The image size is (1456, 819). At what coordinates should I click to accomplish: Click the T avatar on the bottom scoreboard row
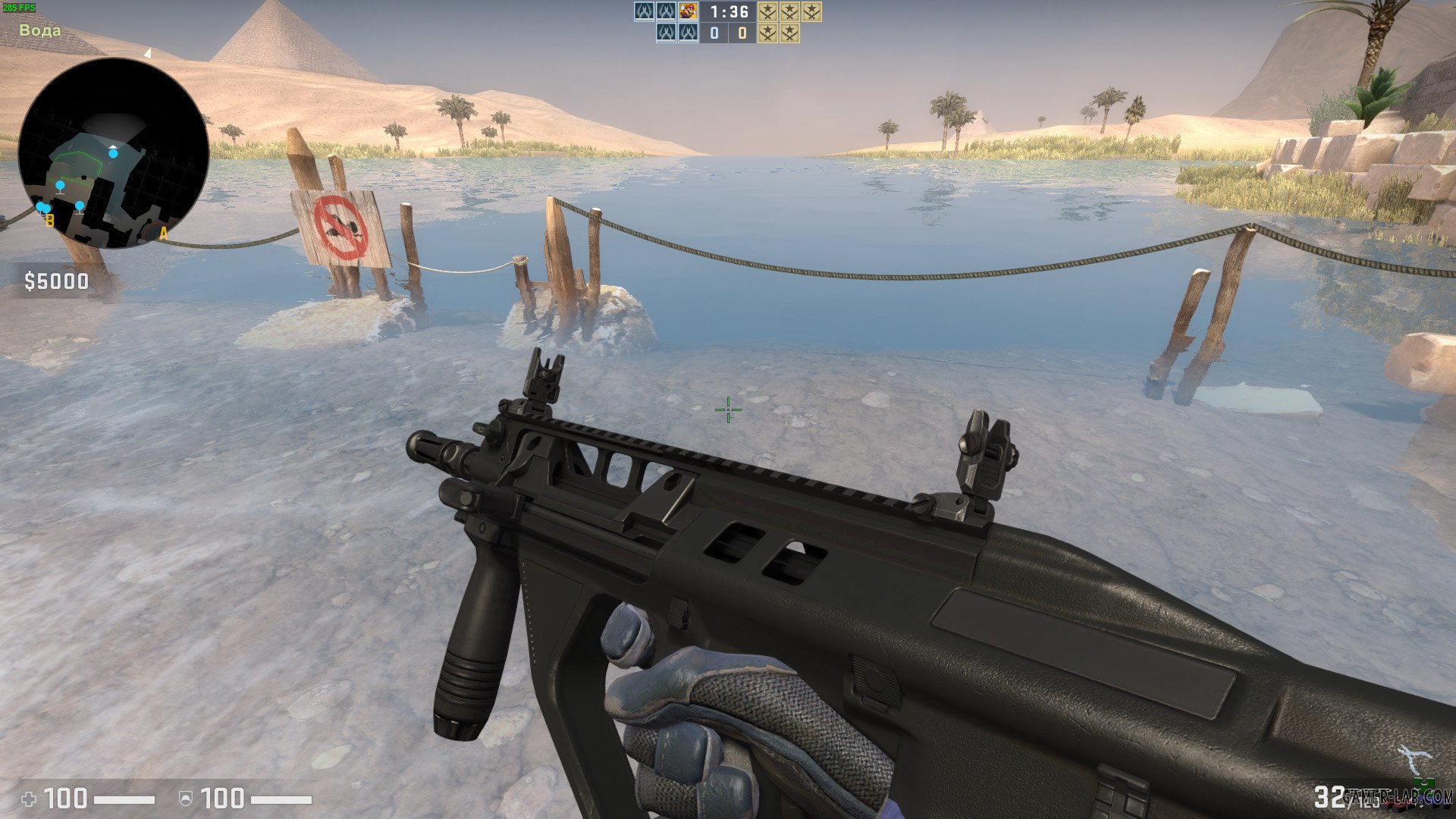tap(666, 32)
